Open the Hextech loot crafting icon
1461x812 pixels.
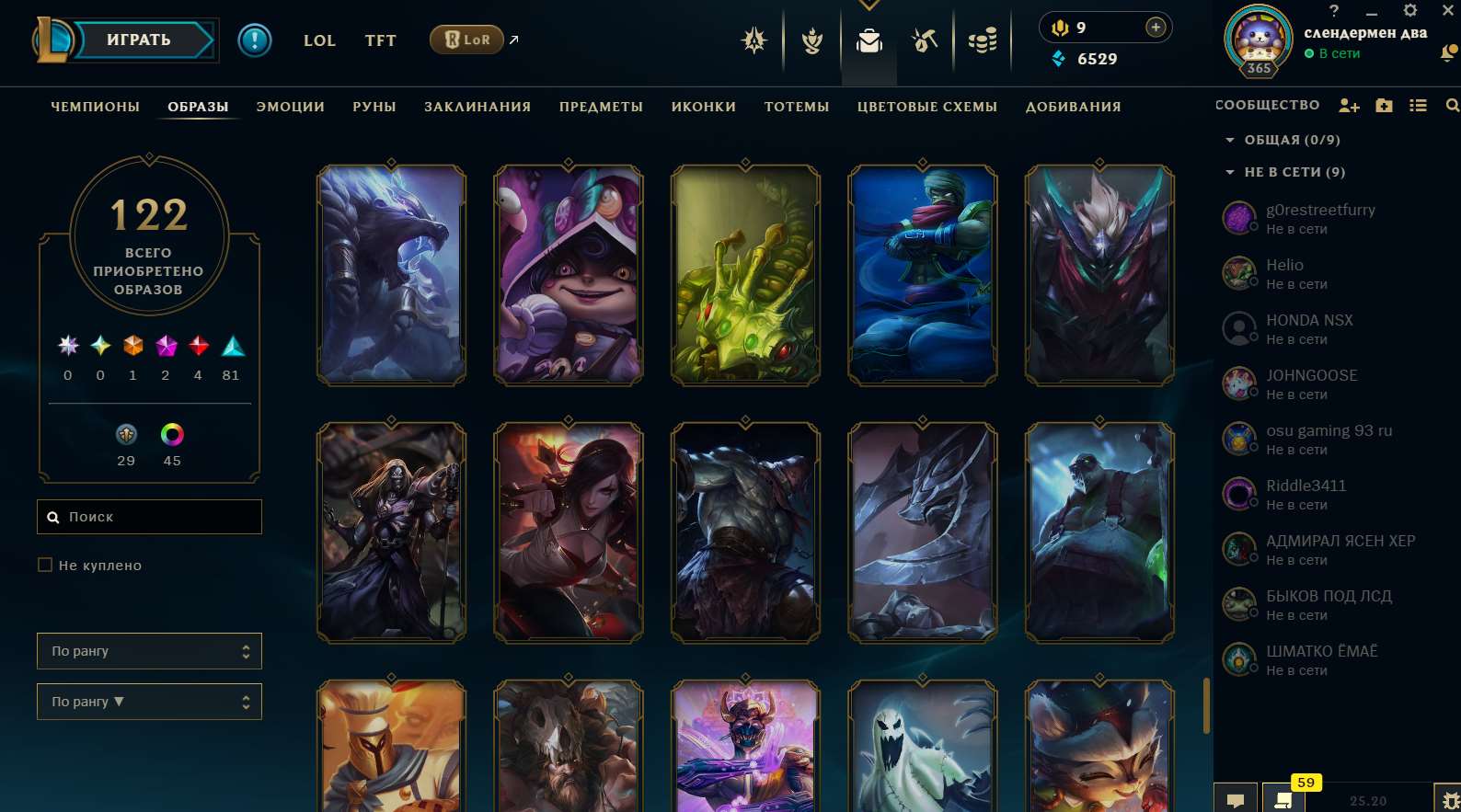coord(925,40)
